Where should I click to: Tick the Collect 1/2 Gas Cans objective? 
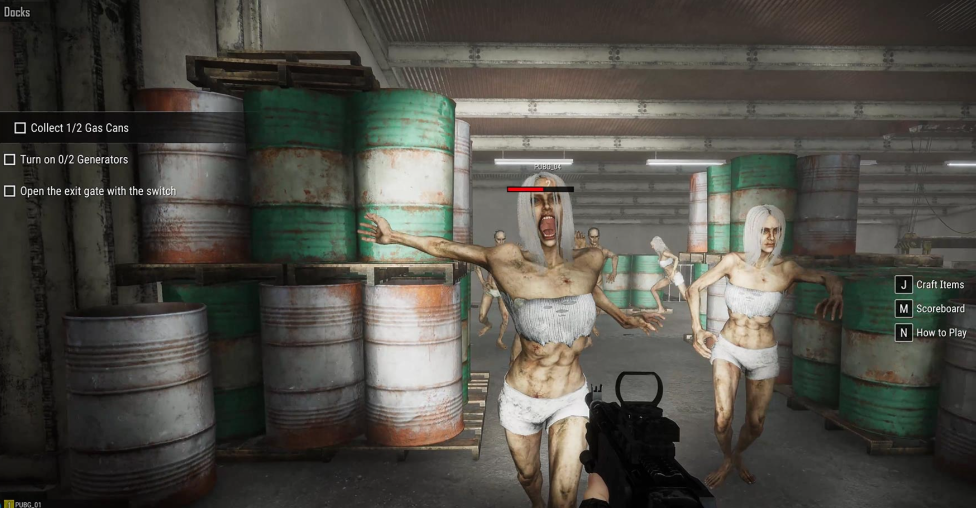pos(20,128)
